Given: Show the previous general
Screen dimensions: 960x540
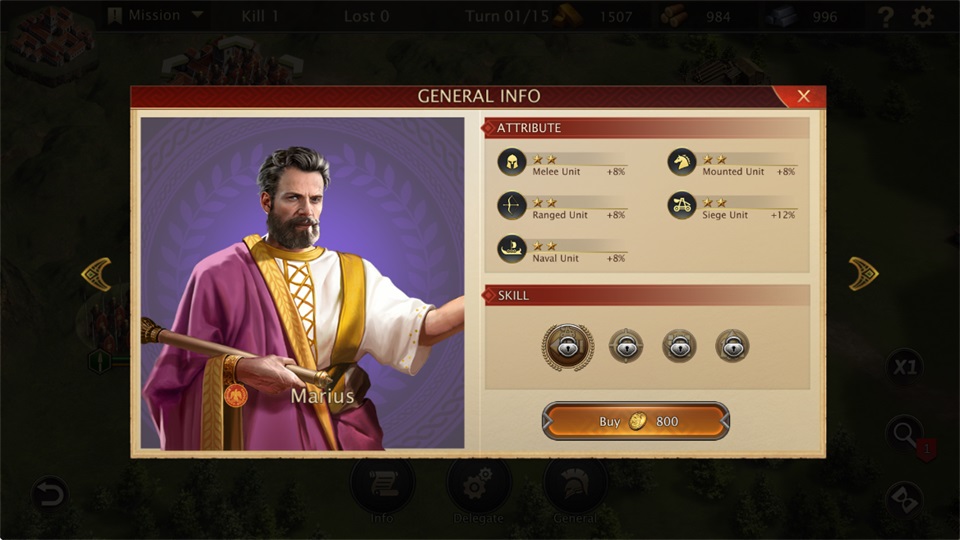Looking at the screenshot, I should 96,273.
